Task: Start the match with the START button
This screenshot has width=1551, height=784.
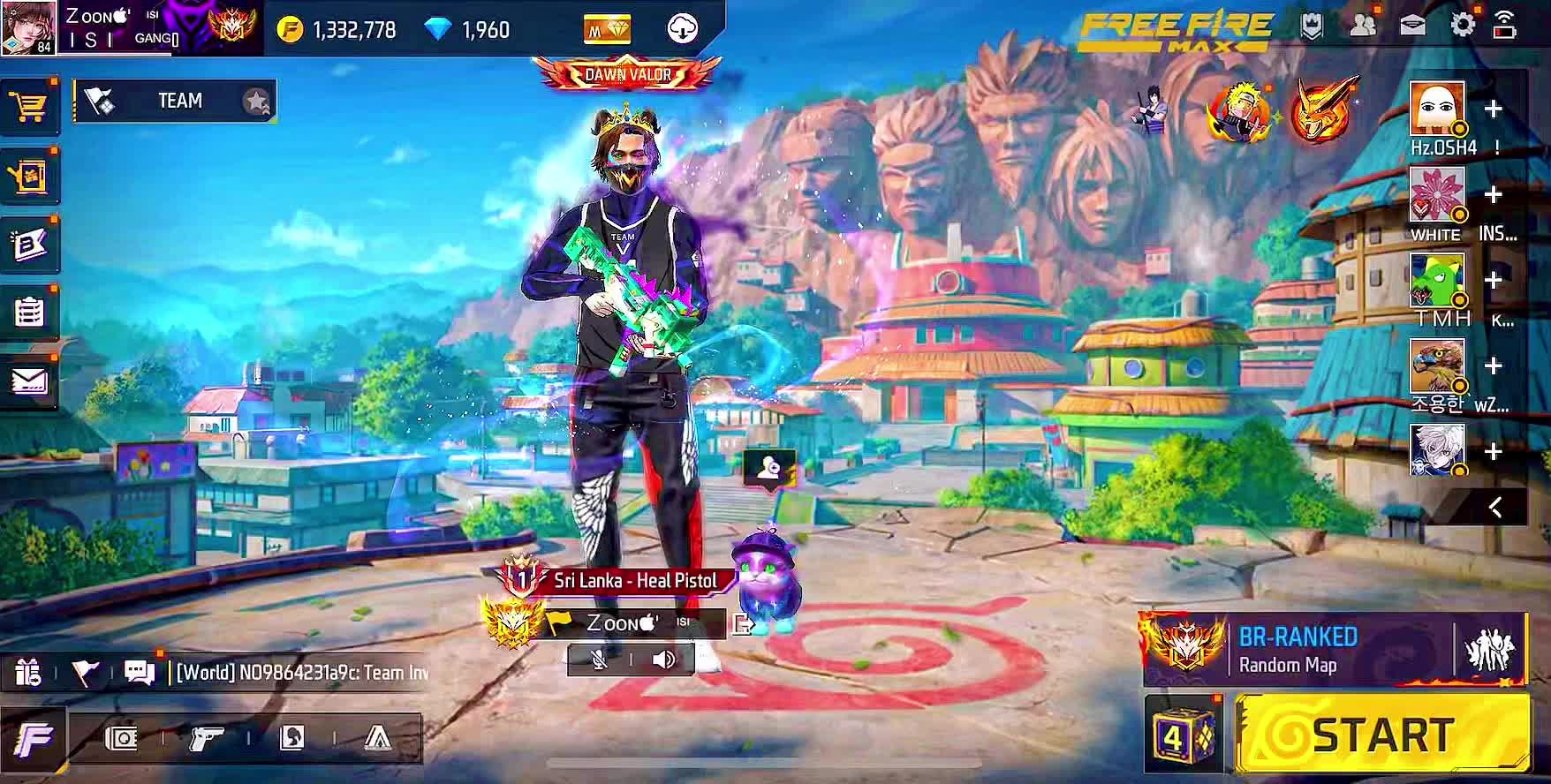Action: coord(1382,735)
